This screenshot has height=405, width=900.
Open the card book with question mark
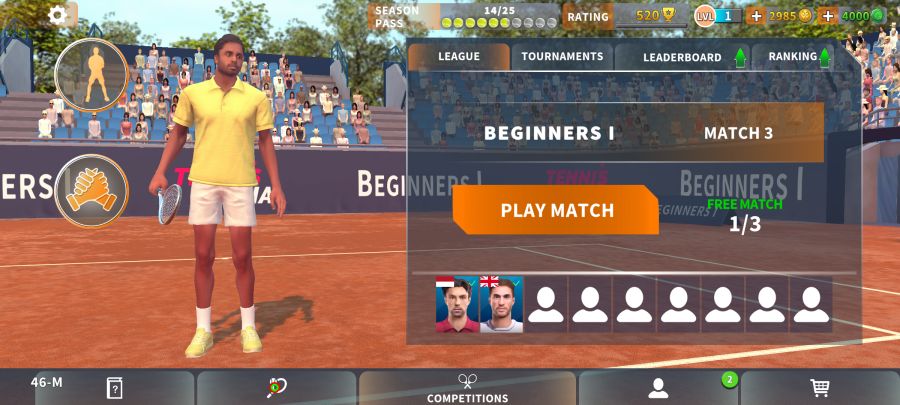[115, 388]
